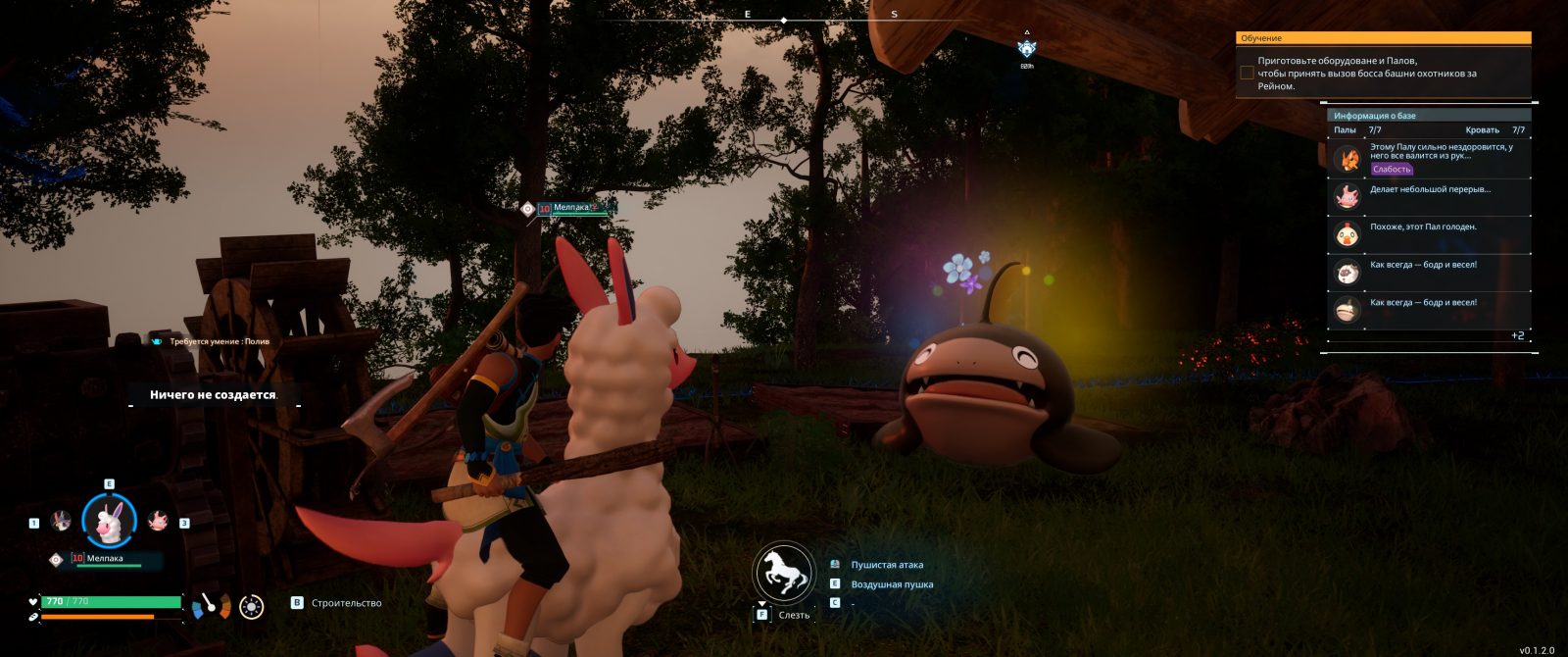Select the sick Pal row with "Слабость" status
This screenshot has height=657, width=1568.
tap(1429, 158)
